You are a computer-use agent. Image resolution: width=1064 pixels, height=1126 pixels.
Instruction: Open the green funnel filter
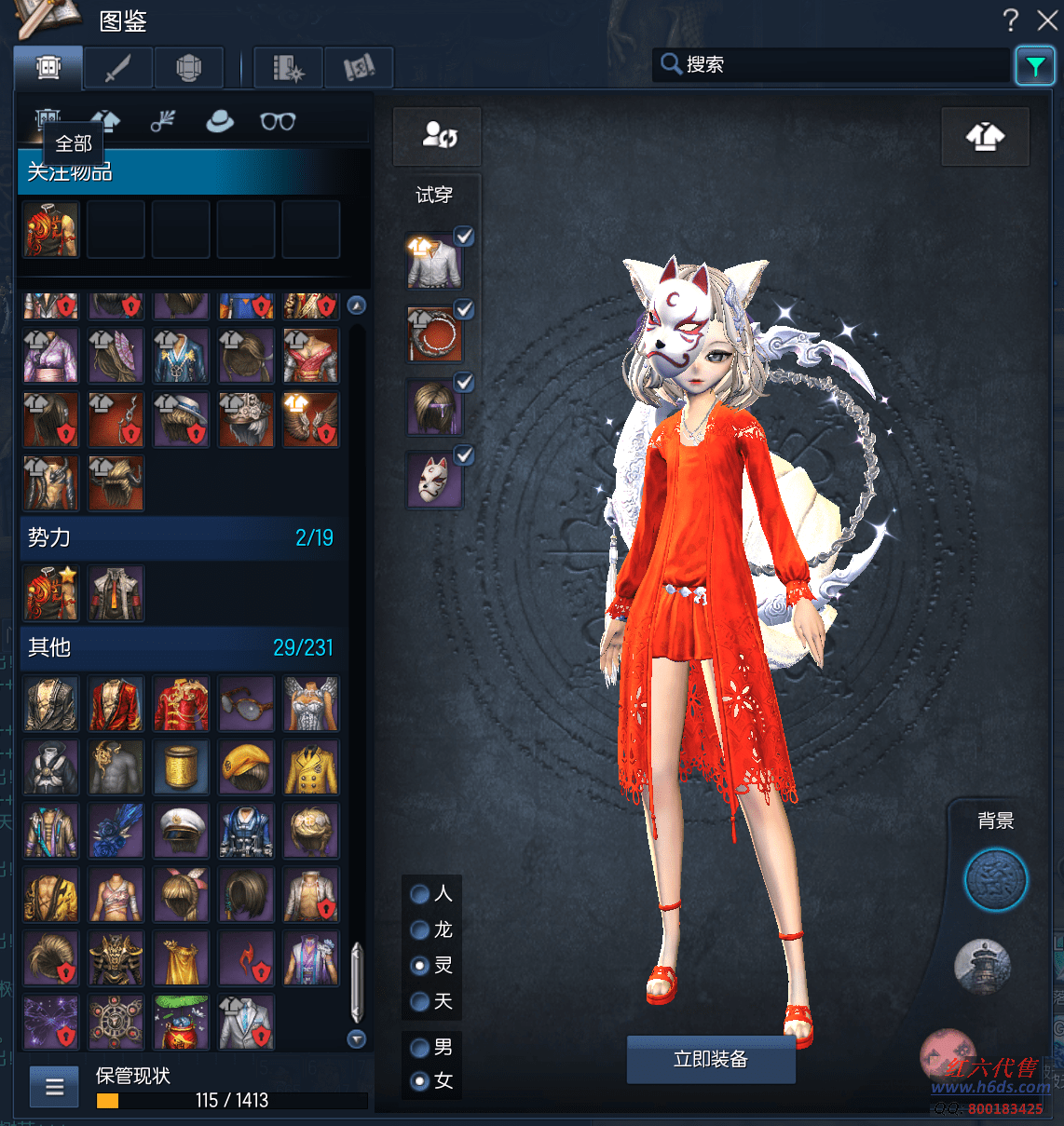click(x=1035, y=65)
